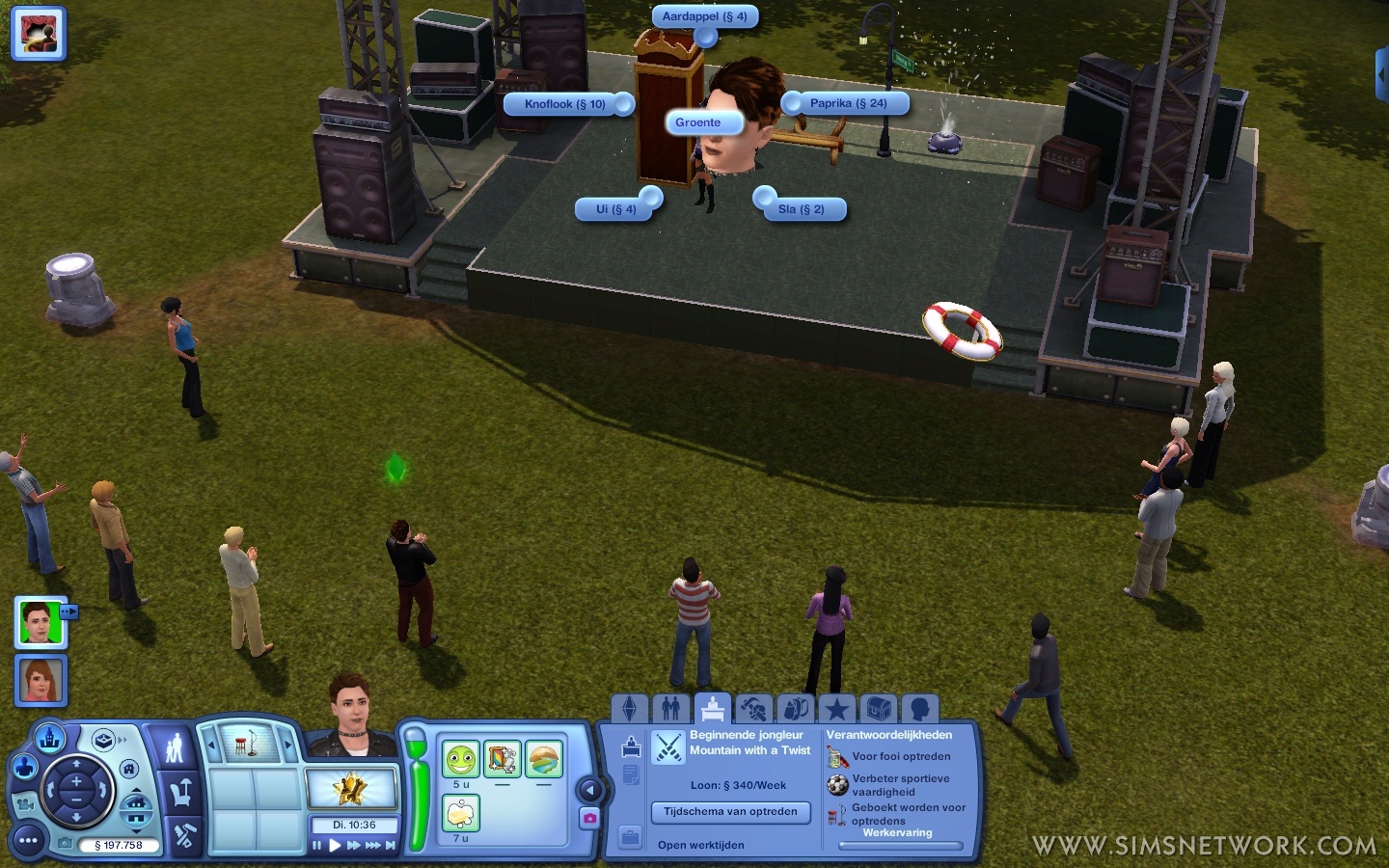Open the Inventory backpack tab
Image resolution: width=1389 pixels, height=868 pixels.
point(795,710)
